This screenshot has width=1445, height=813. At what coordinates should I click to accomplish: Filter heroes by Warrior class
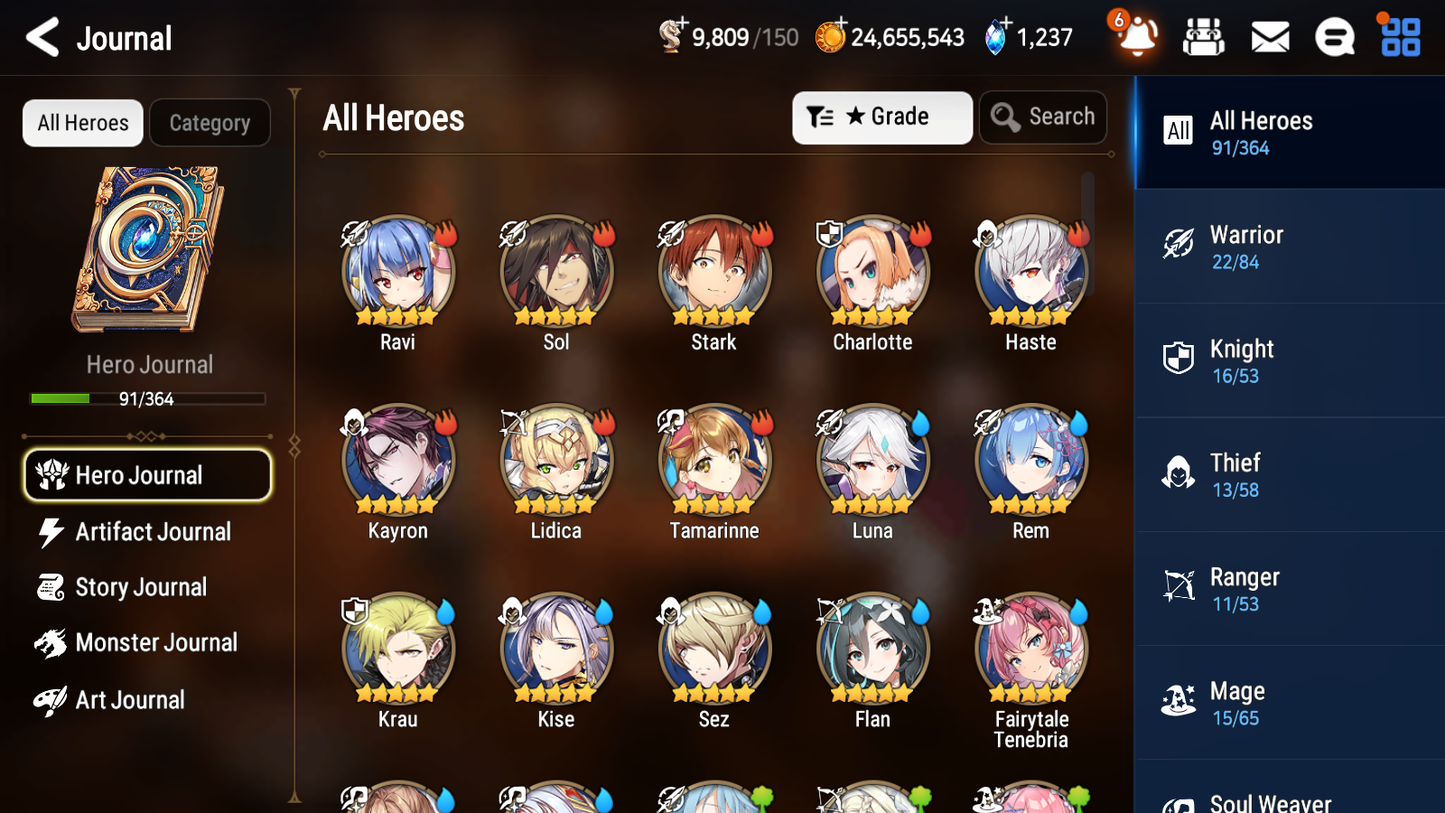pyautogui.click(x=1289, y=246)
